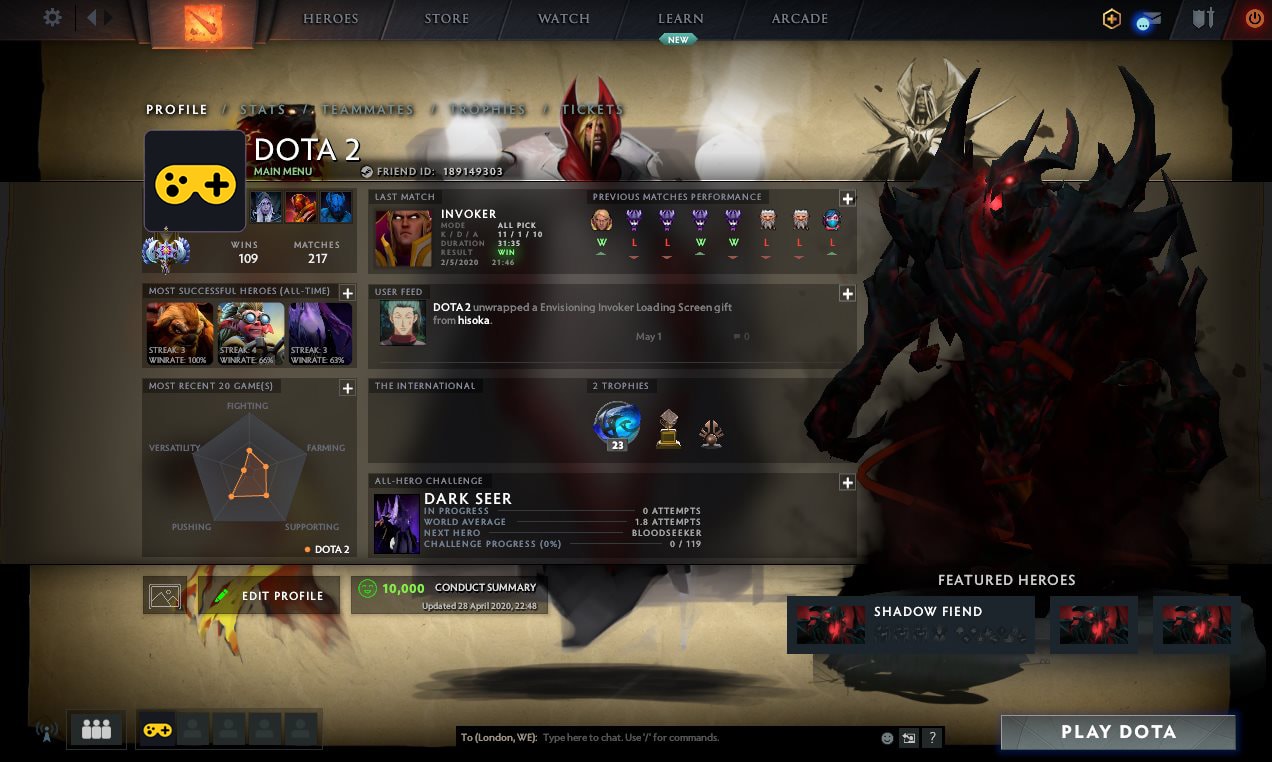Expand the Previous Matches Performance panel
This screenshot has height=762, width=1272.
tap(847, 198)
